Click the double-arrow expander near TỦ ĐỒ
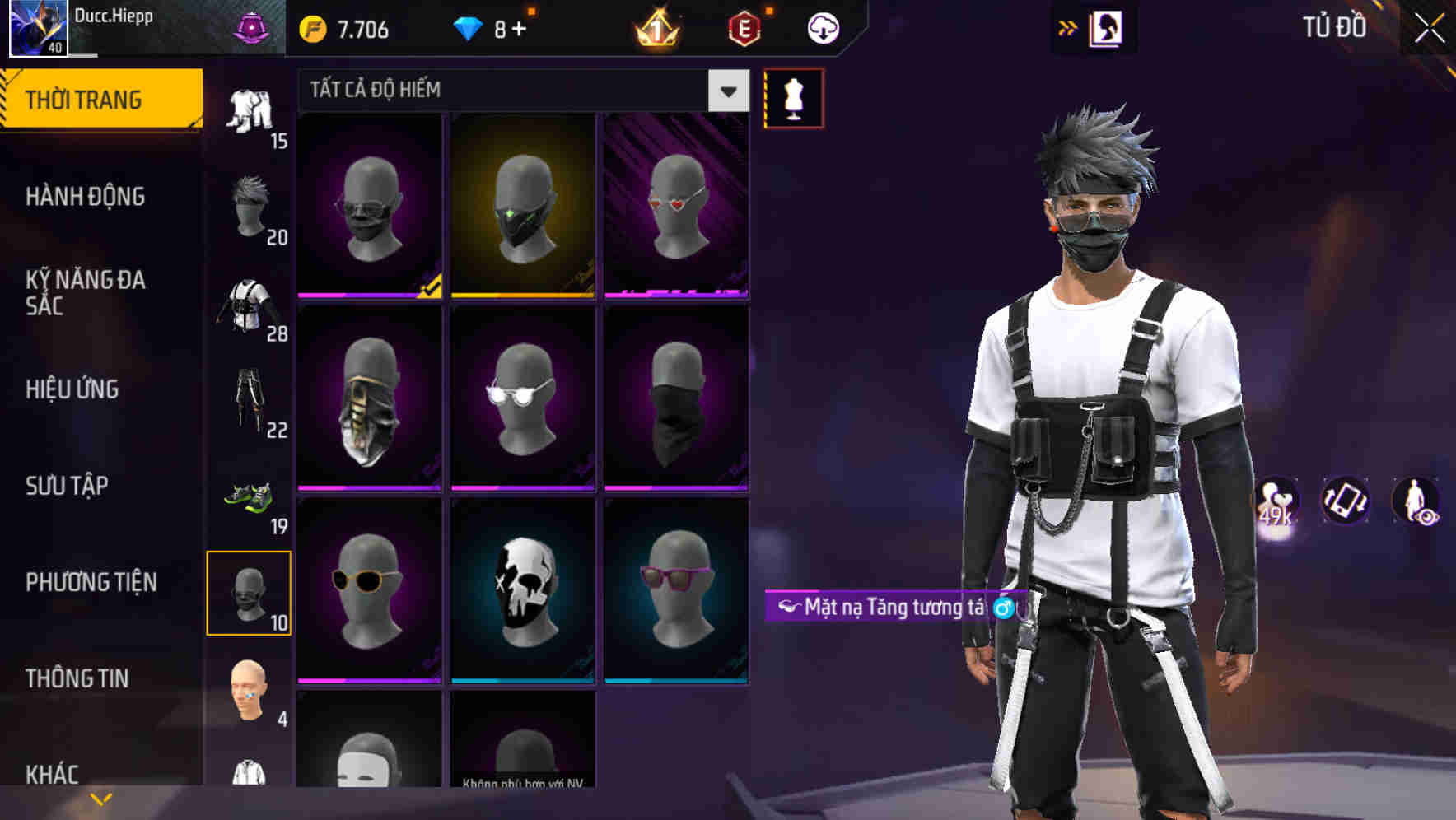 tap(1068, 27)
